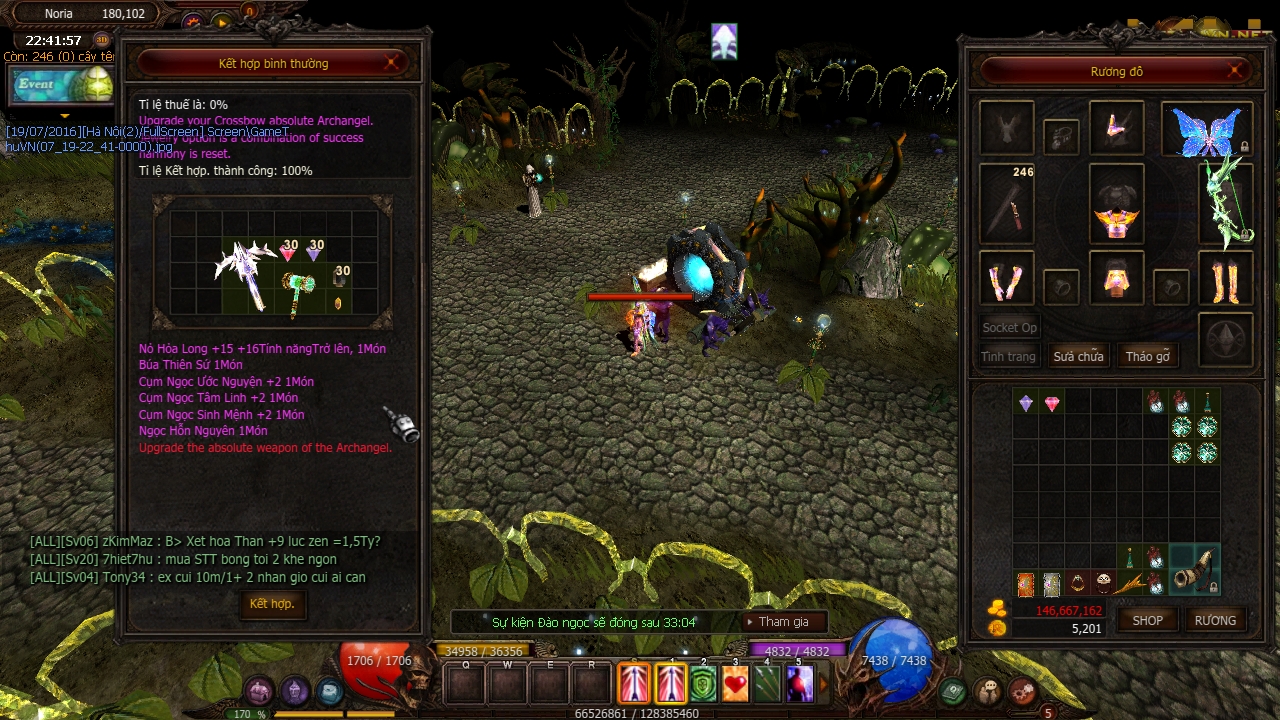Close the Kết hợp bình thường window

tap(393, 63)
